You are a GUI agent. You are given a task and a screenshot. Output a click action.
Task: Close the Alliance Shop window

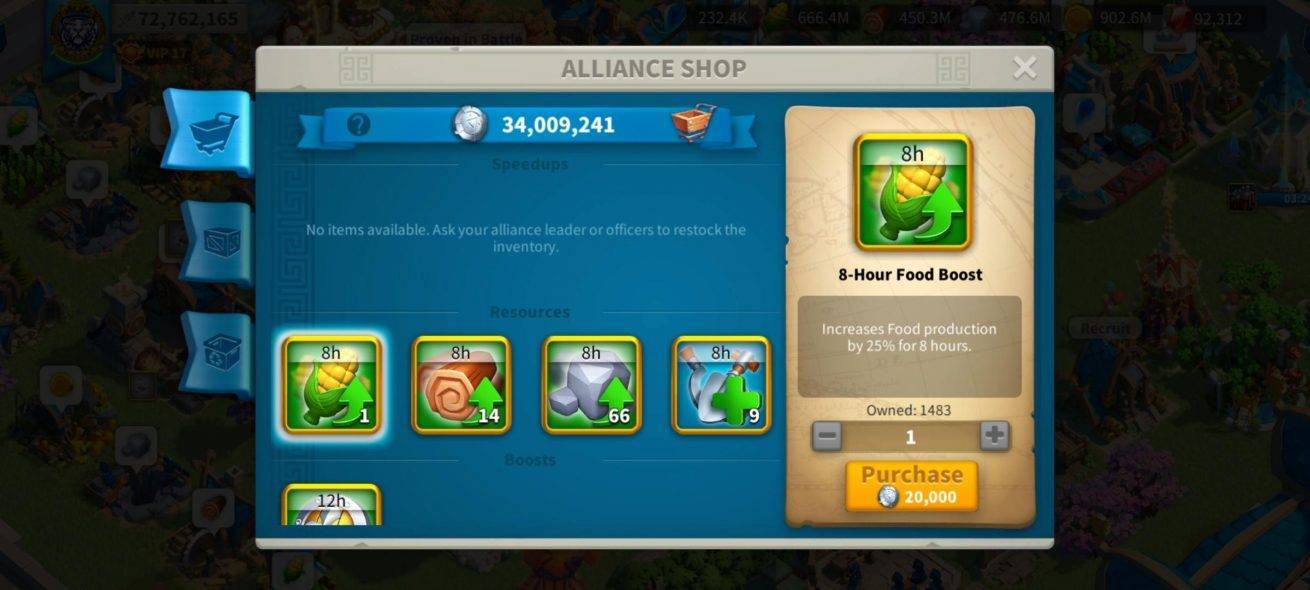pos(1024,68)
